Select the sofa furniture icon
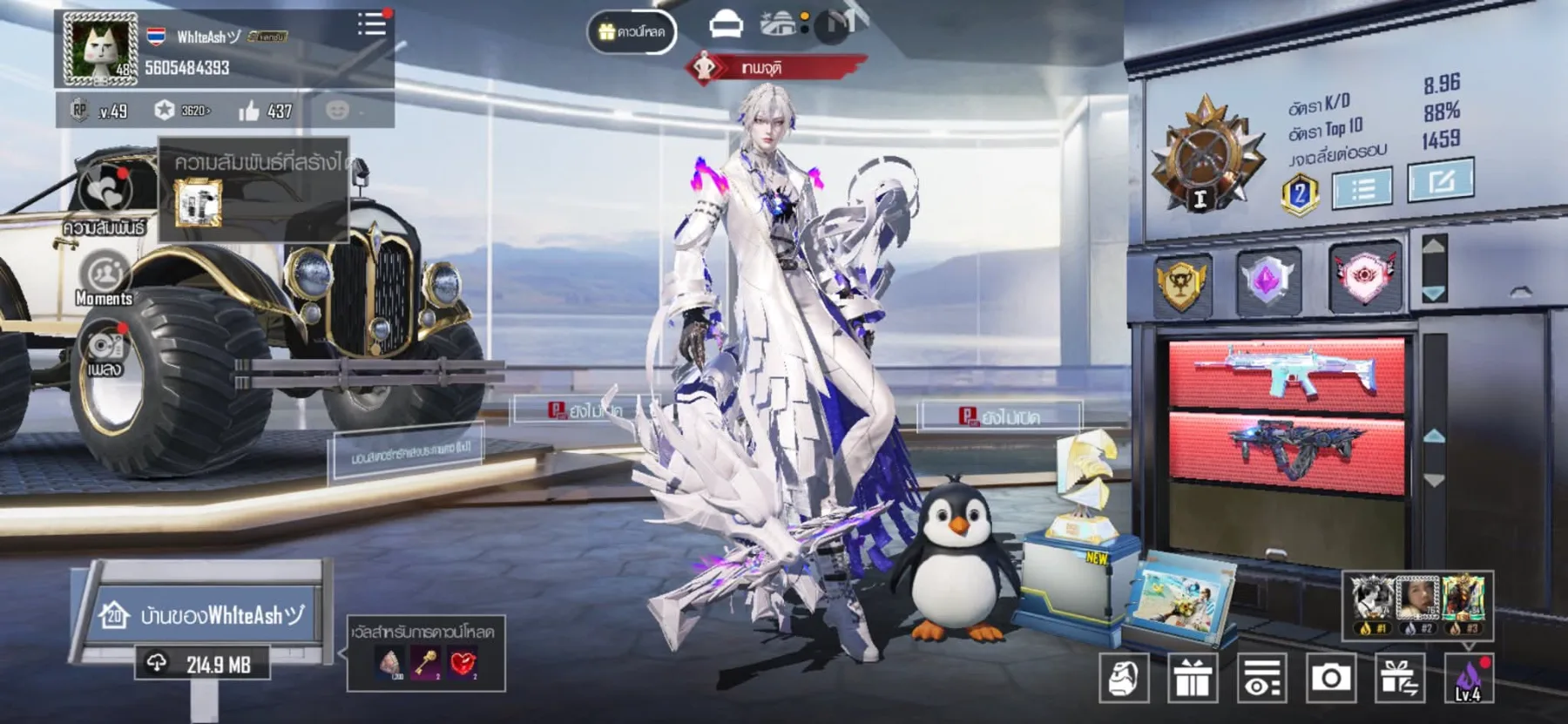Image resolution: width=1568 pixels, height=724 pixels. tap(726, 25)
